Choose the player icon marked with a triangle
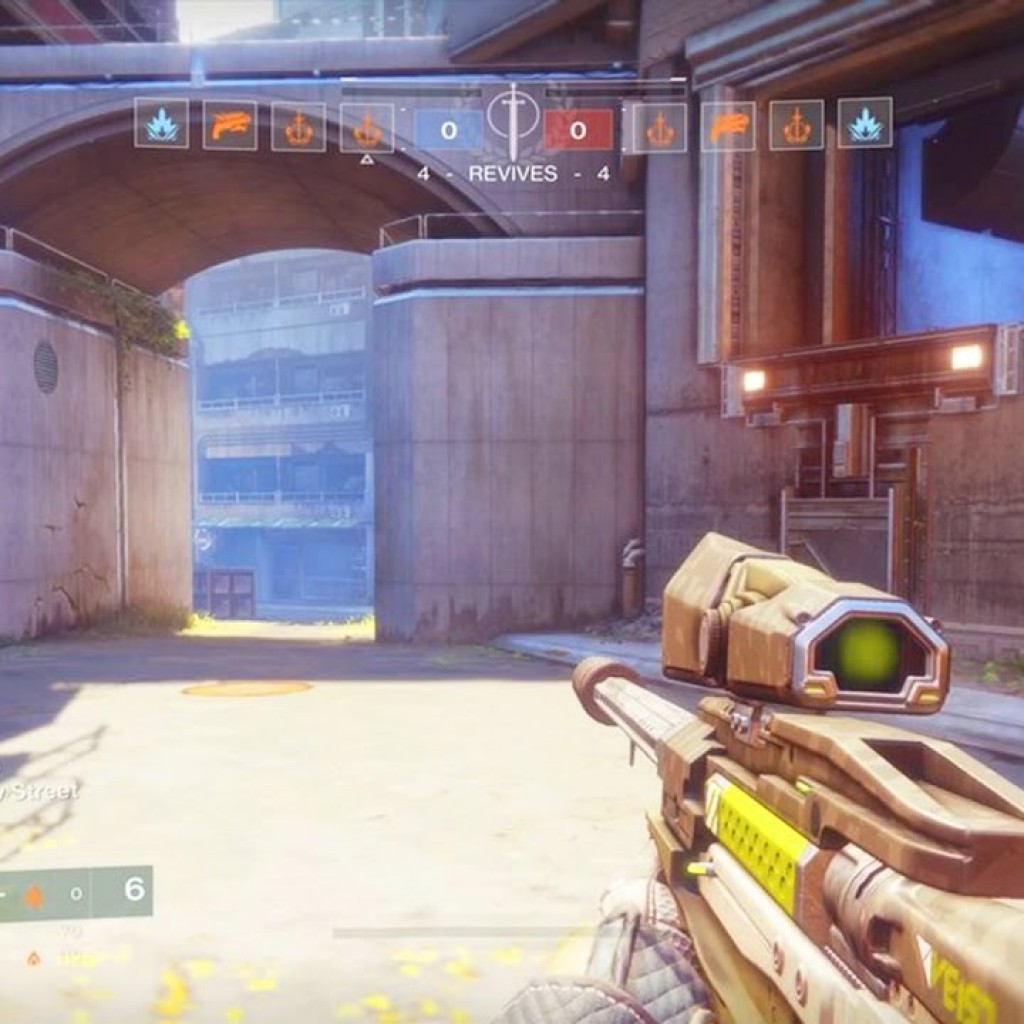The width and height of the screenshot is (1024, 1024). pos(367,128)
